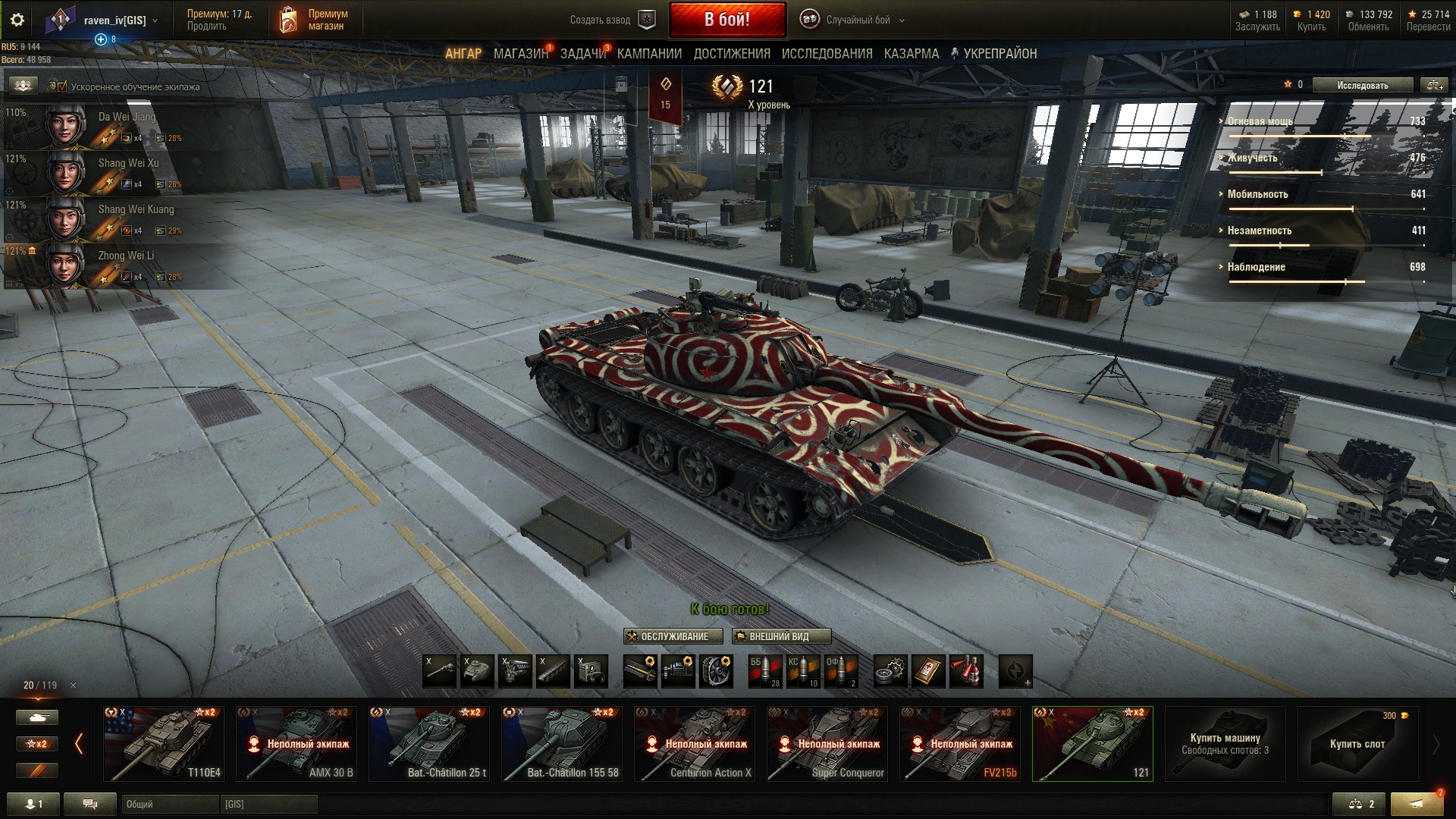
Task: Go to the ИССЛЕДОВАНИЯ tab
Action: [827, 54]
